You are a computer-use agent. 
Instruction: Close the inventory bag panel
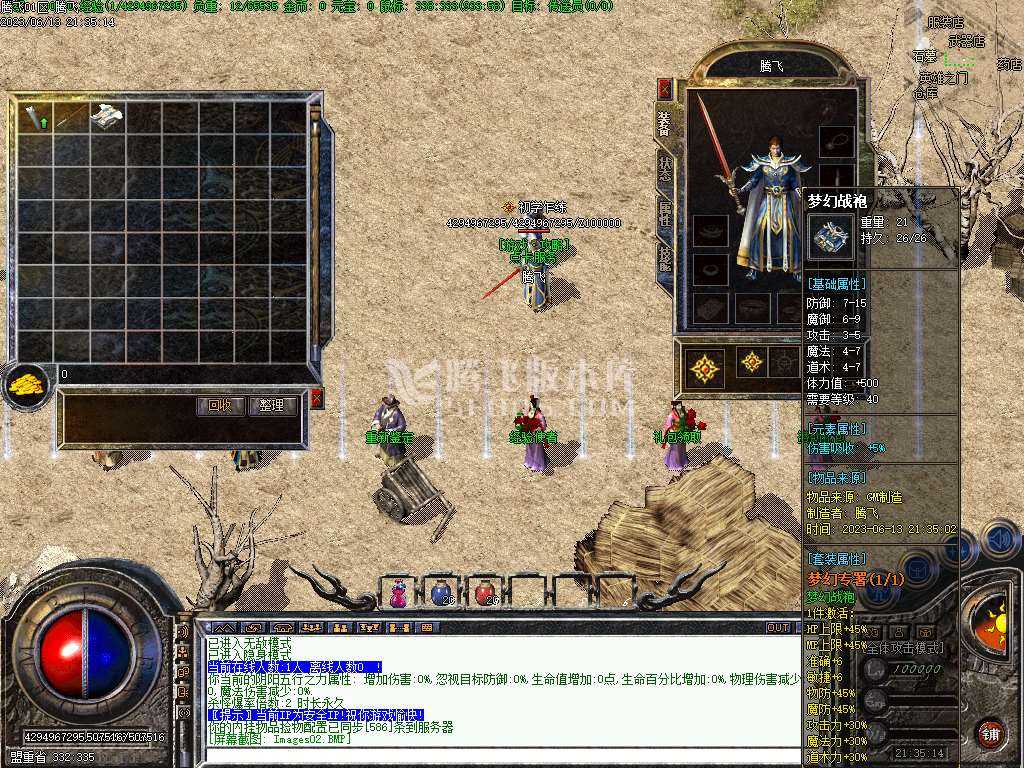coord(317,399)
